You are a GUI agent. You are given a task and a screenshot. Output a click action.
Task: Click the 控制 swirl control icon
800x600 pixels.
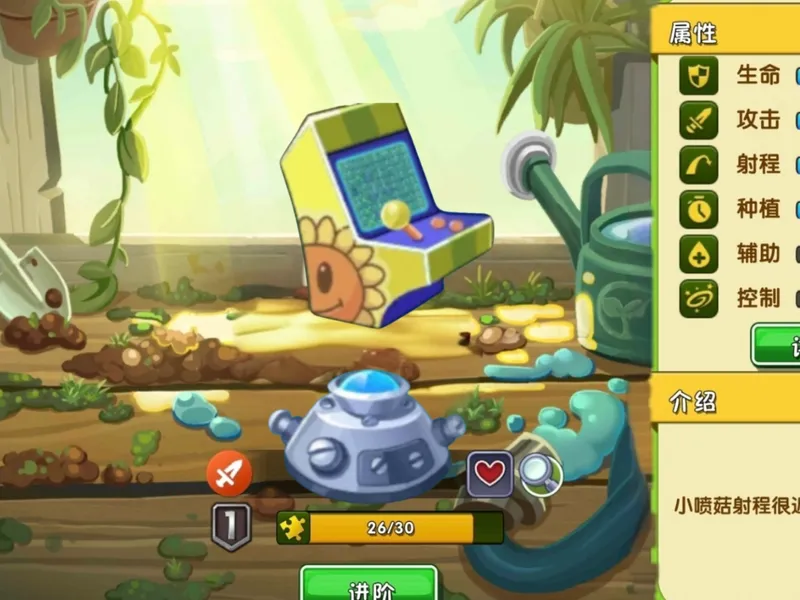tap(699, 298)
